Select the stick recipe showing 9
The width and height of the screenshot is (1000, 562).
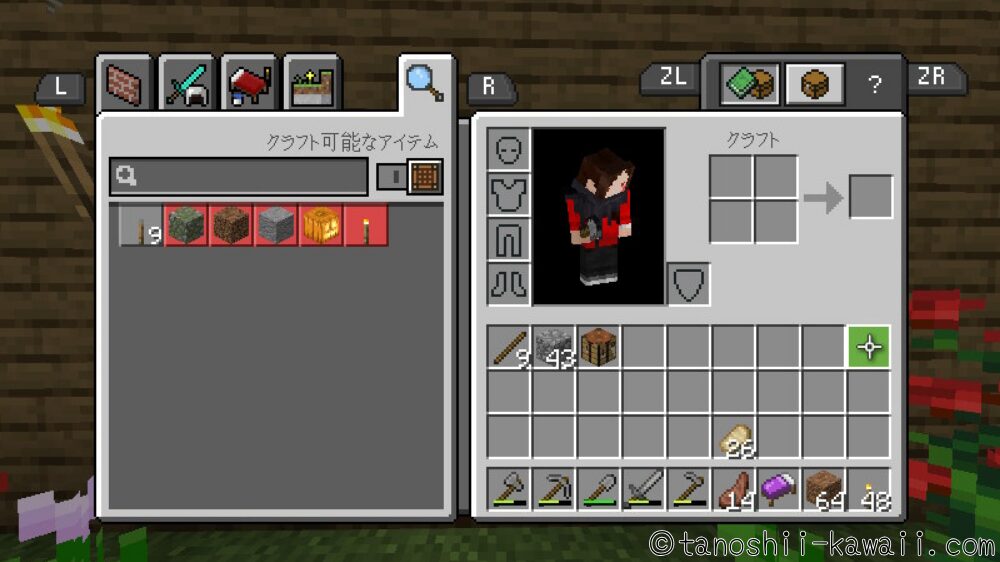142,227
